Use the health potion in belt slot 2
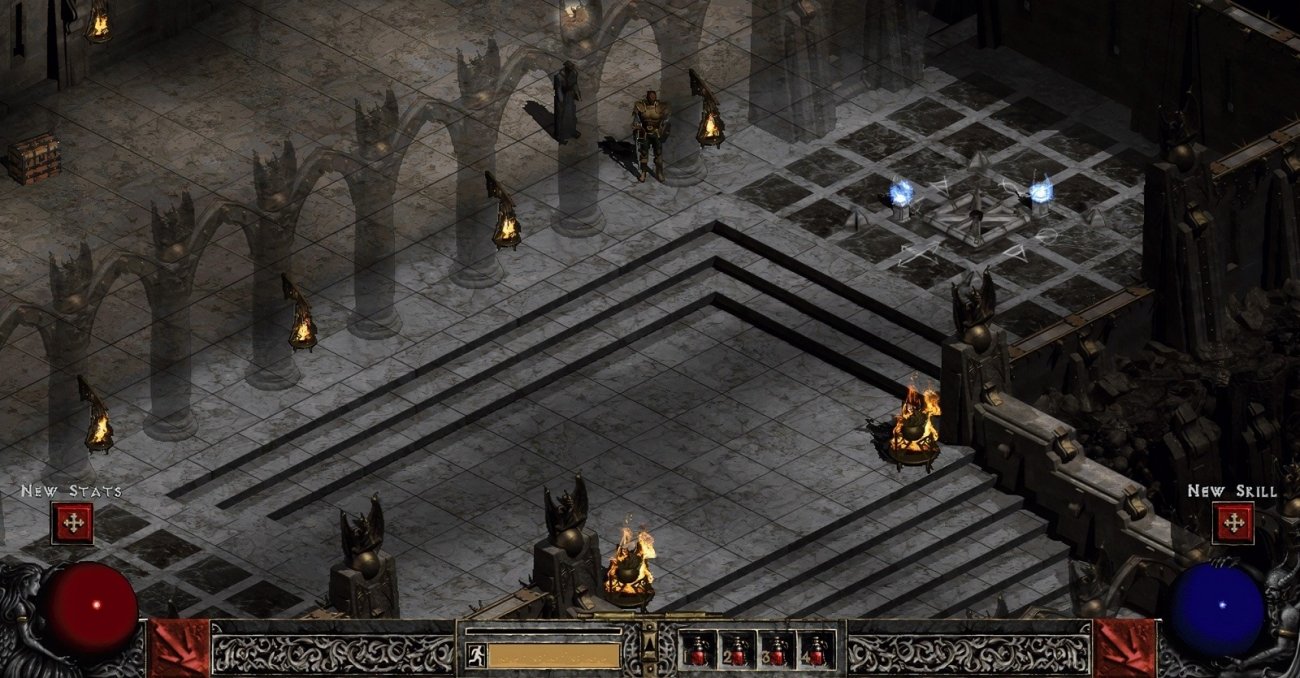Screen dimensions: 1300x678 pyautogui.click(x=737, y=651)
